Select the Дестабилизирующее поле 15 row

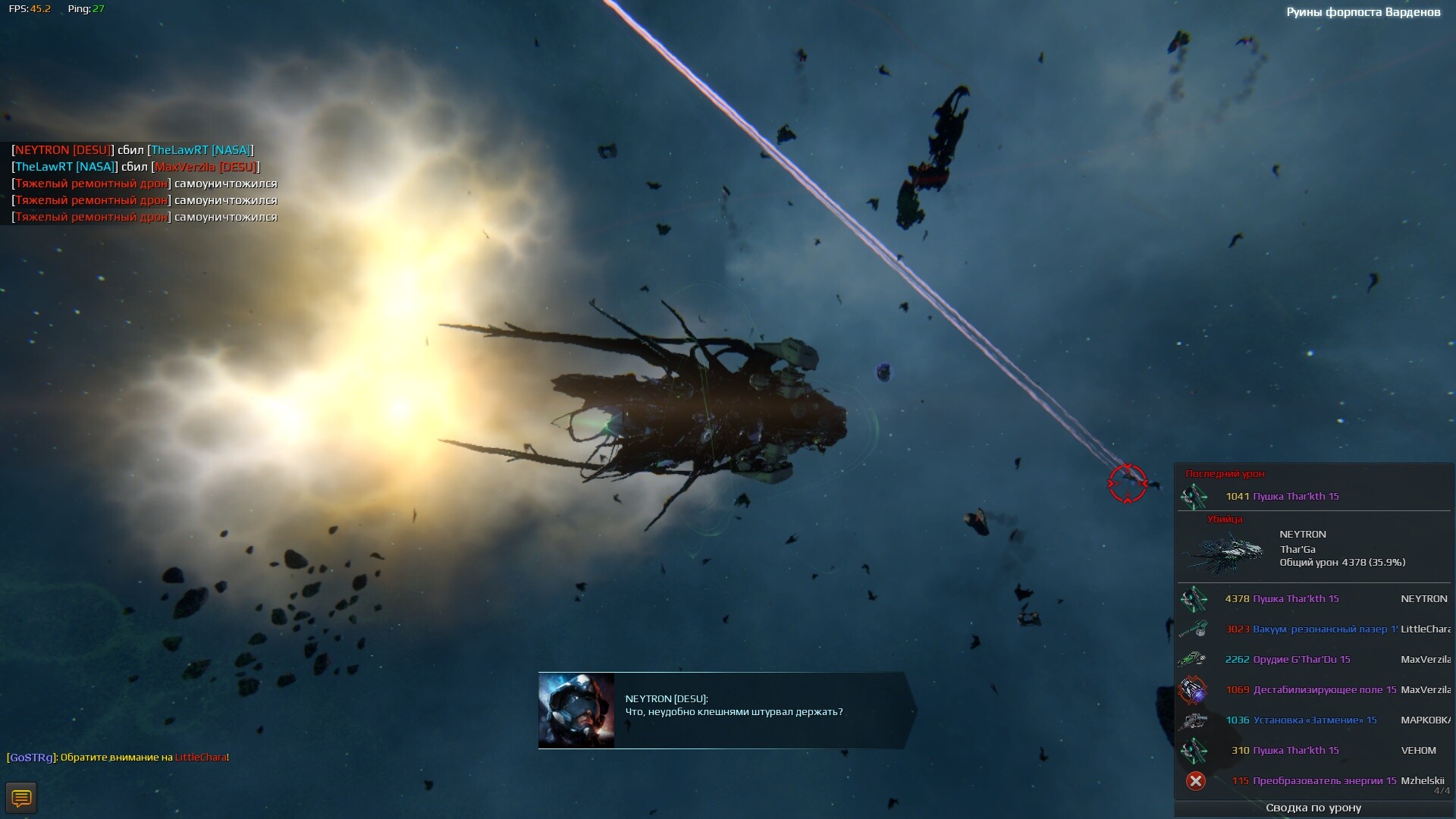(x=1313, y=690)
